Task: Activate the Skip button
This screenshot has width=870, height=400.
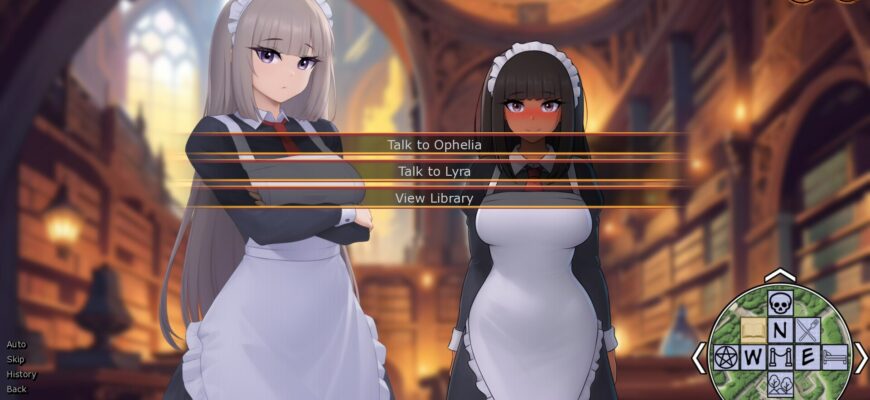Action: coord(16,359)
